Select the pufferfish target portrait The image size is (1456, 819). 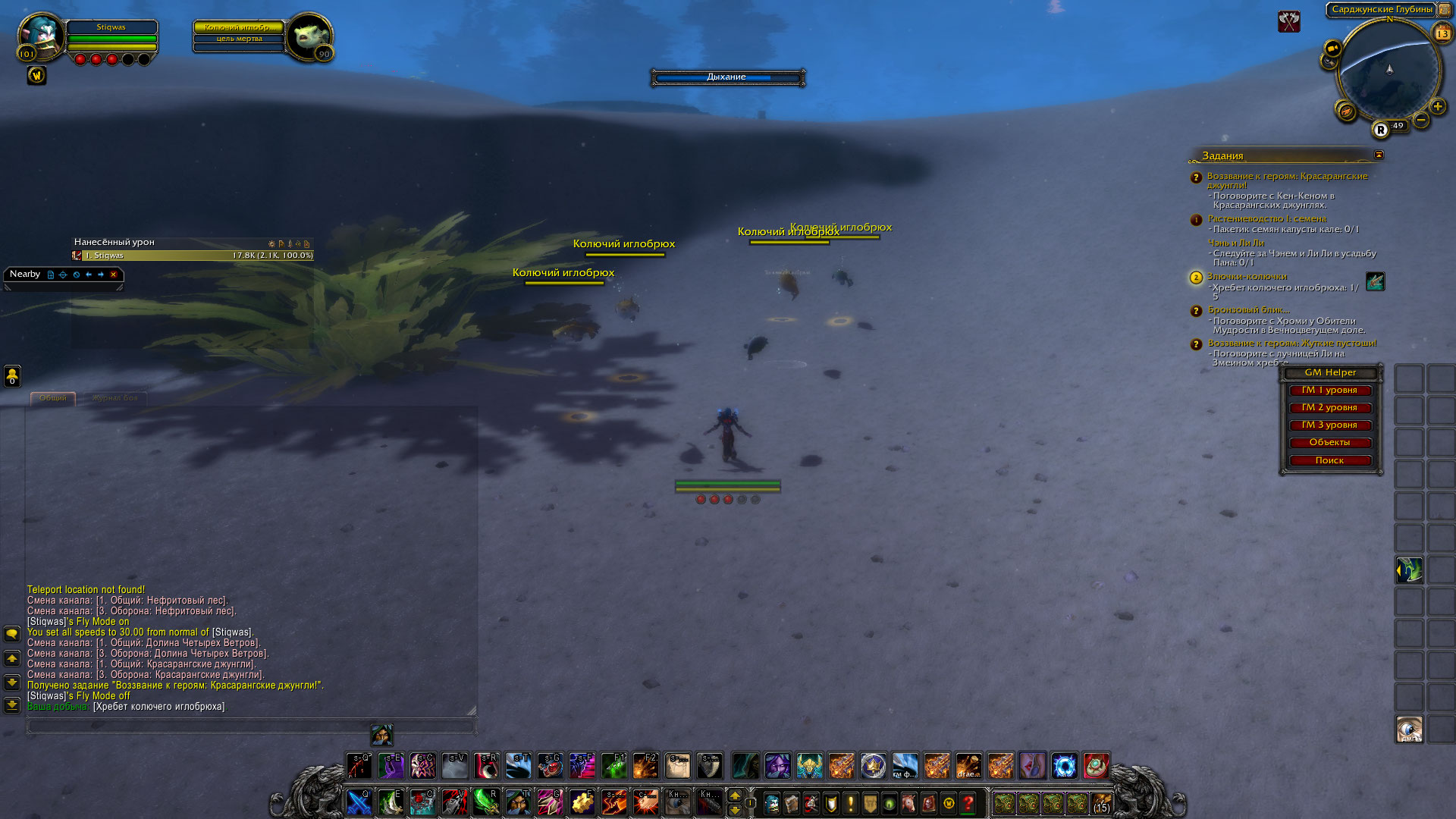click(x=309, y=36)
